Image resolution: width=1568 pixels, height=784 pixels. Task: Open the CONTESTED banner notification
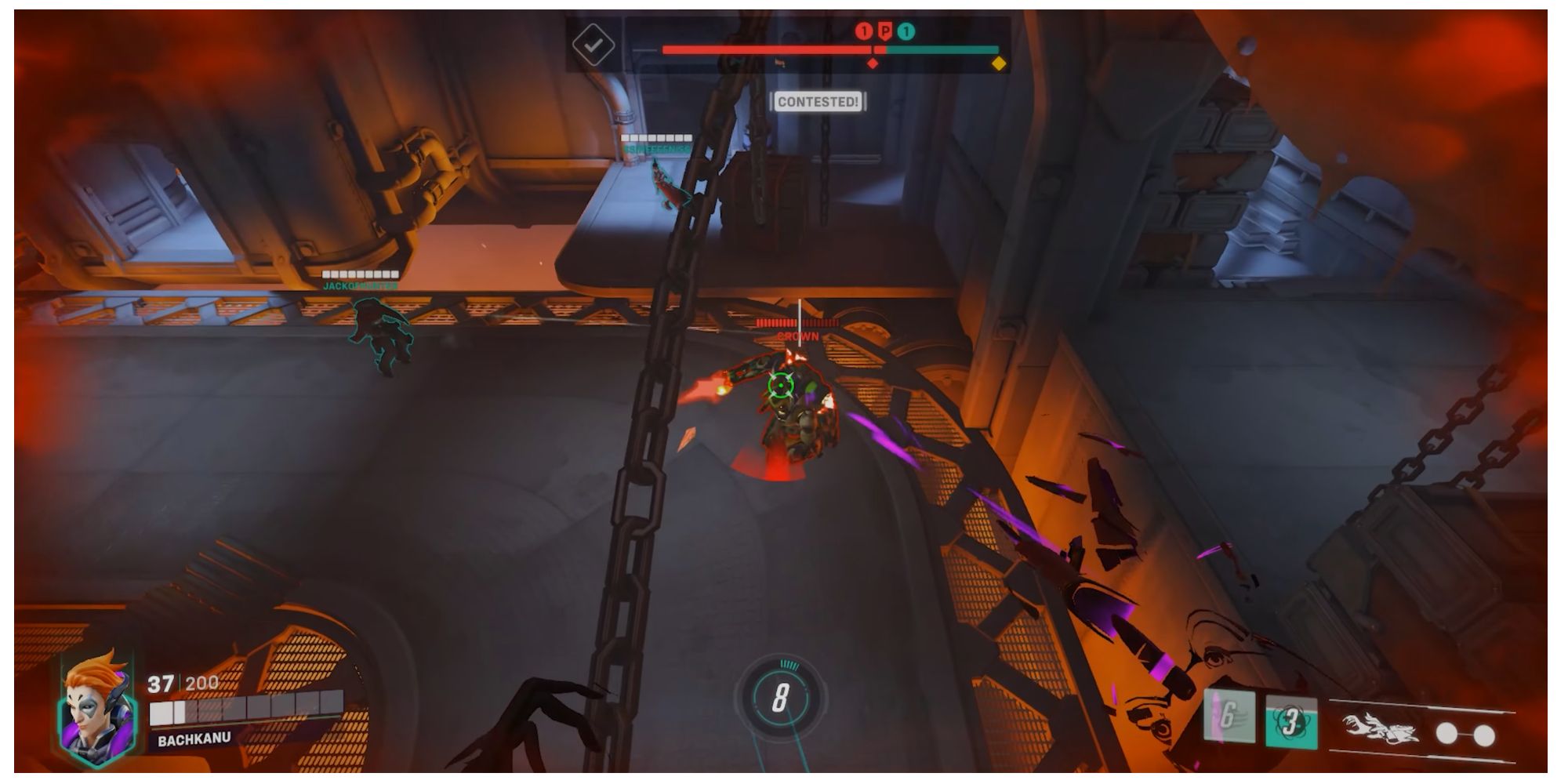click(x=818, y=101)
